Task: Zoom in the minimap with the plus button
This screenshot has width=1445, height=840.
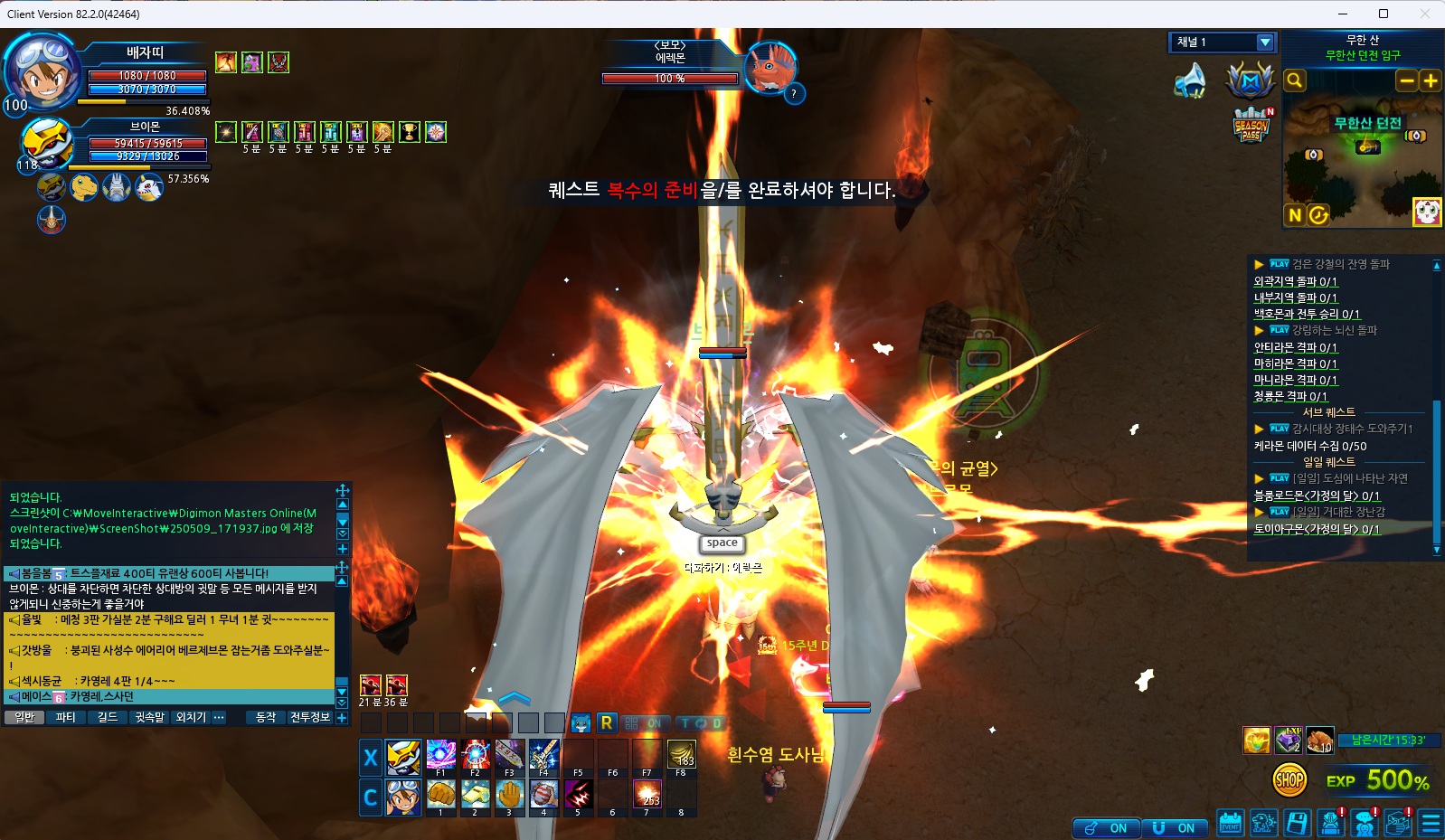Action: pos(1430,80)
